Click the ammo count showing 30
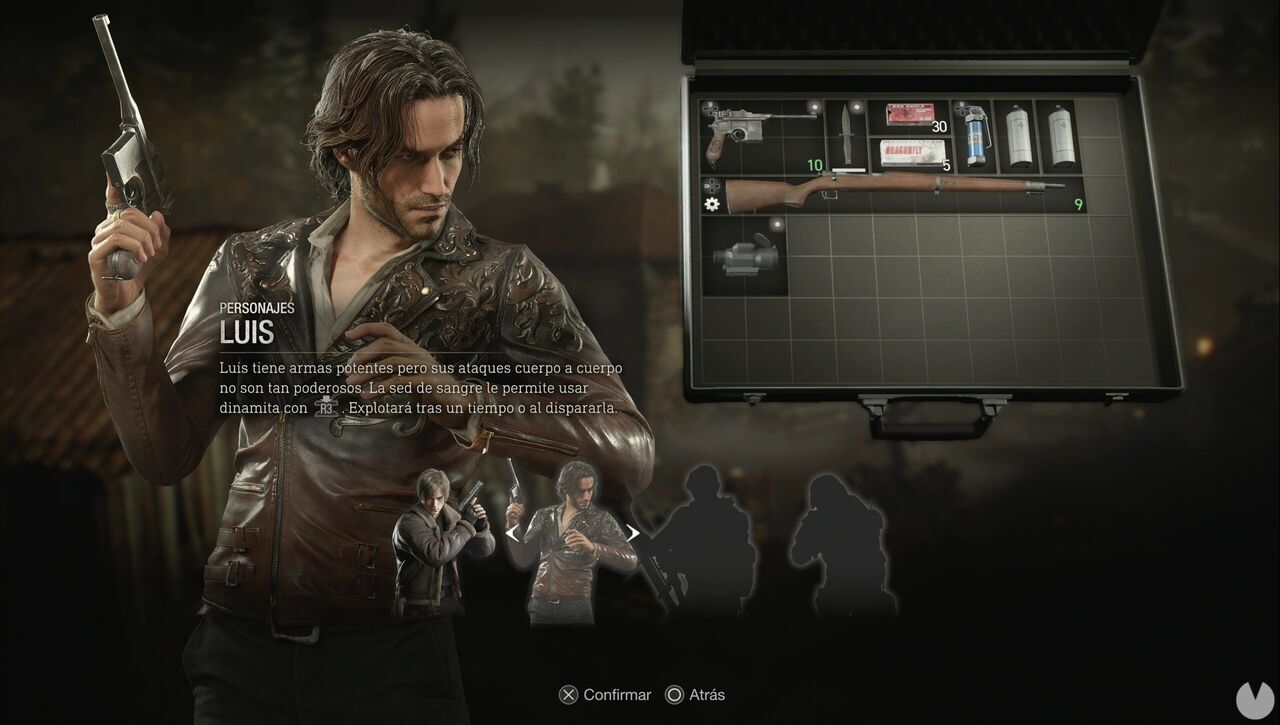The height and width of the screenshot is (725, 1280). (x=938, y=127)
